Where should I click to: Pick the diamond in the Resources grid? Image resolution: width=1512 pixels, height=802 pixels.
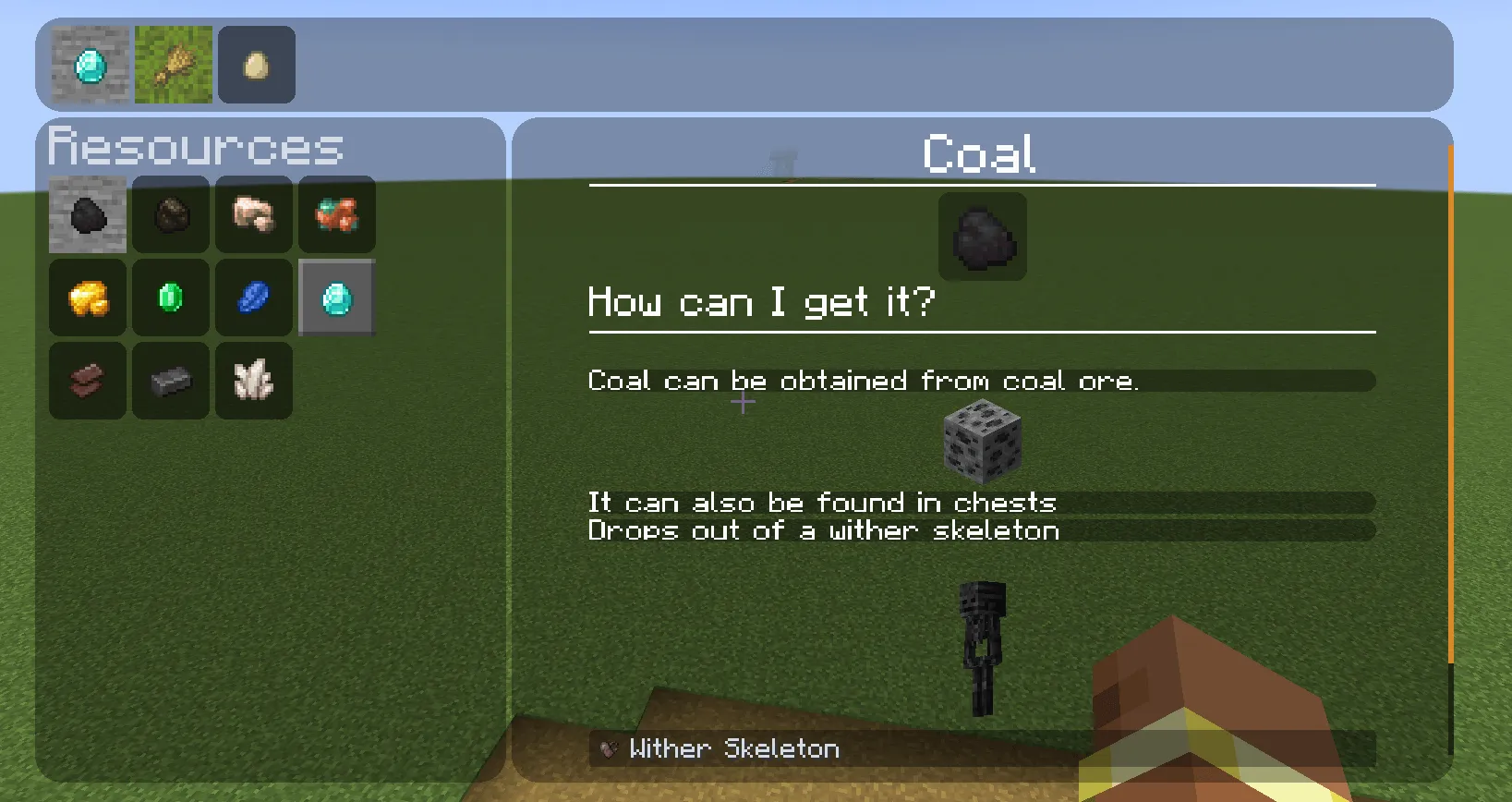point(336,298)
